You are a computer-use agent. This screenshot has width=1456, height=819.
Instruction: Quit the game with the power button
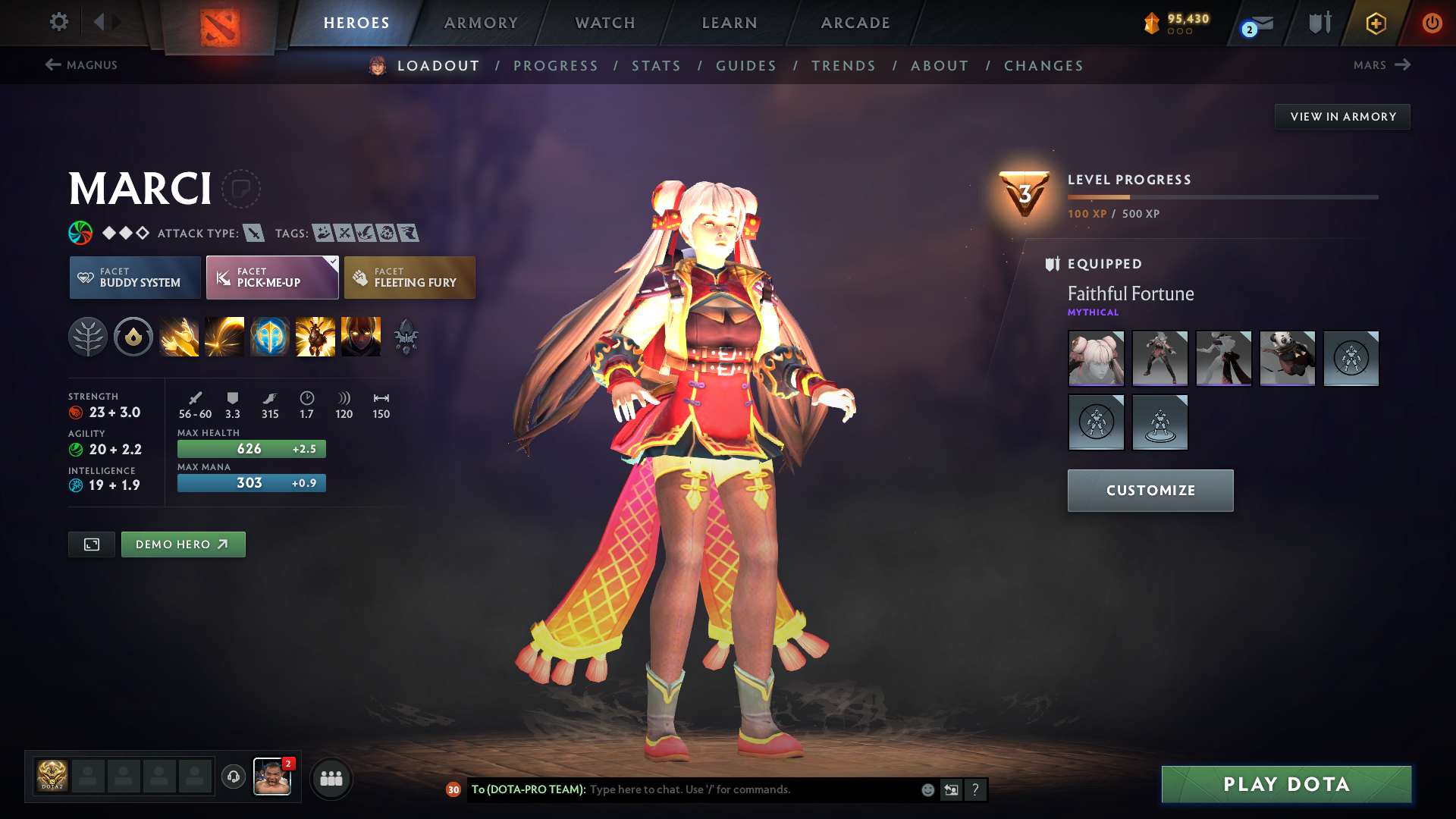[1432, 23]
